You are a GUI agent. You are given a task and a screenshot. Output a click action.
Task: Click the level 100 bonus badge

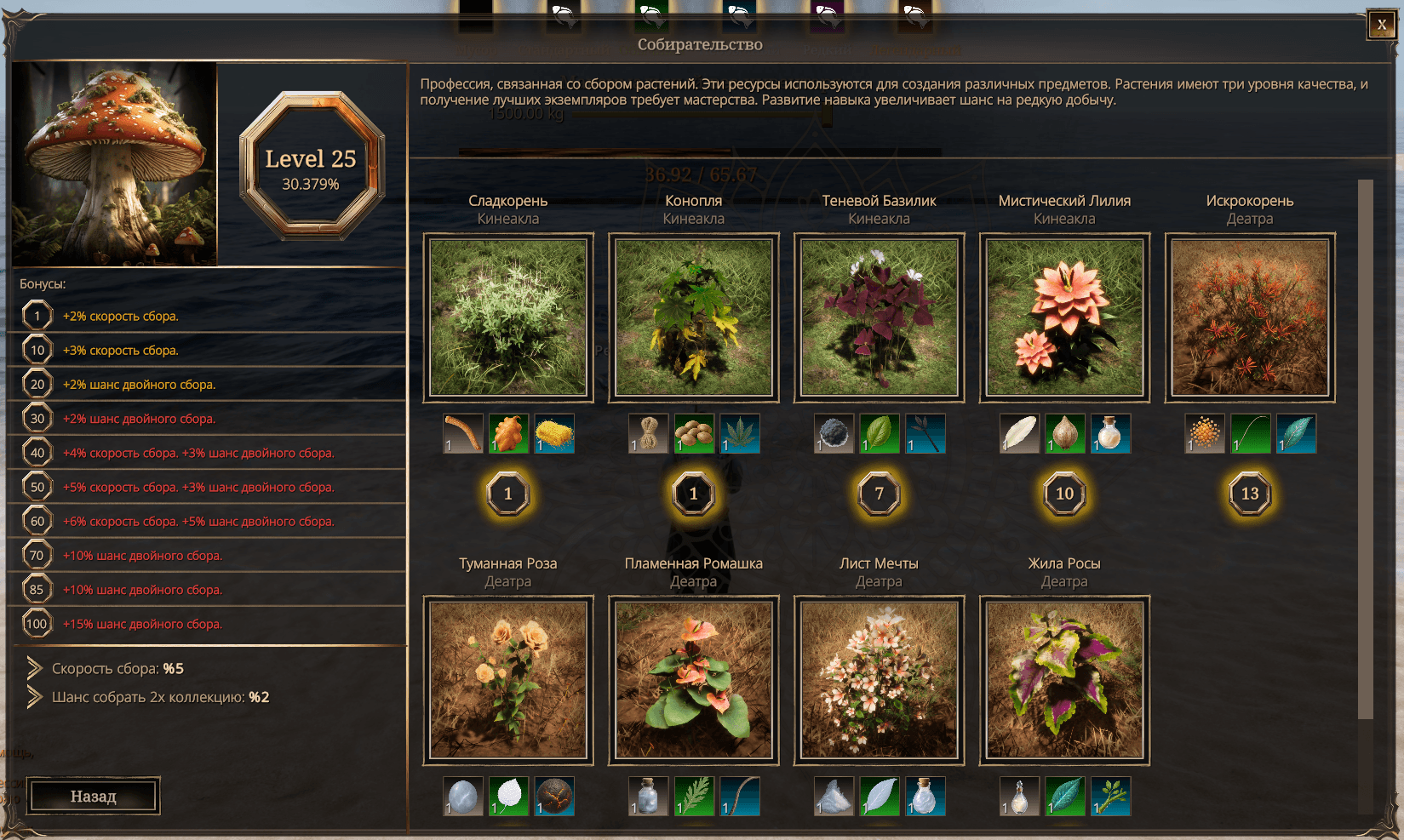(x=37, y=624)
